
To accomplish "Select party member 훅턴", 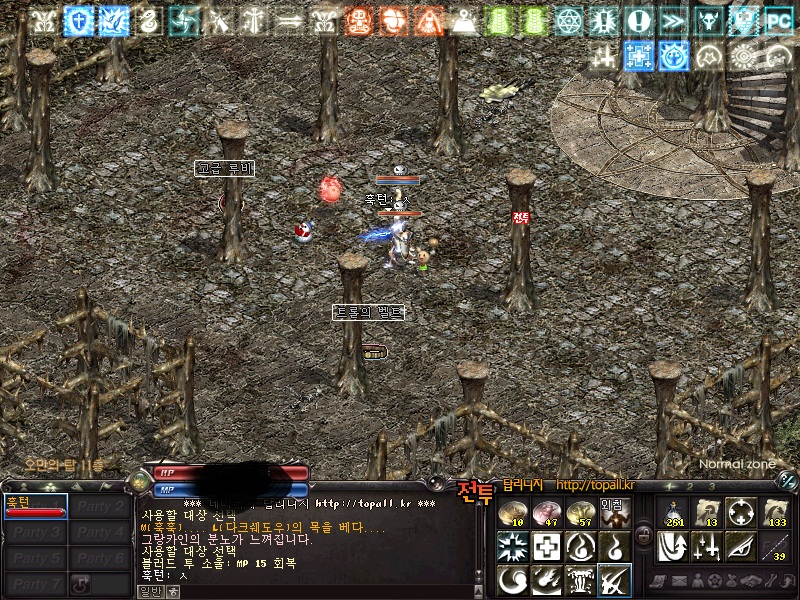I will coord(35,506).
